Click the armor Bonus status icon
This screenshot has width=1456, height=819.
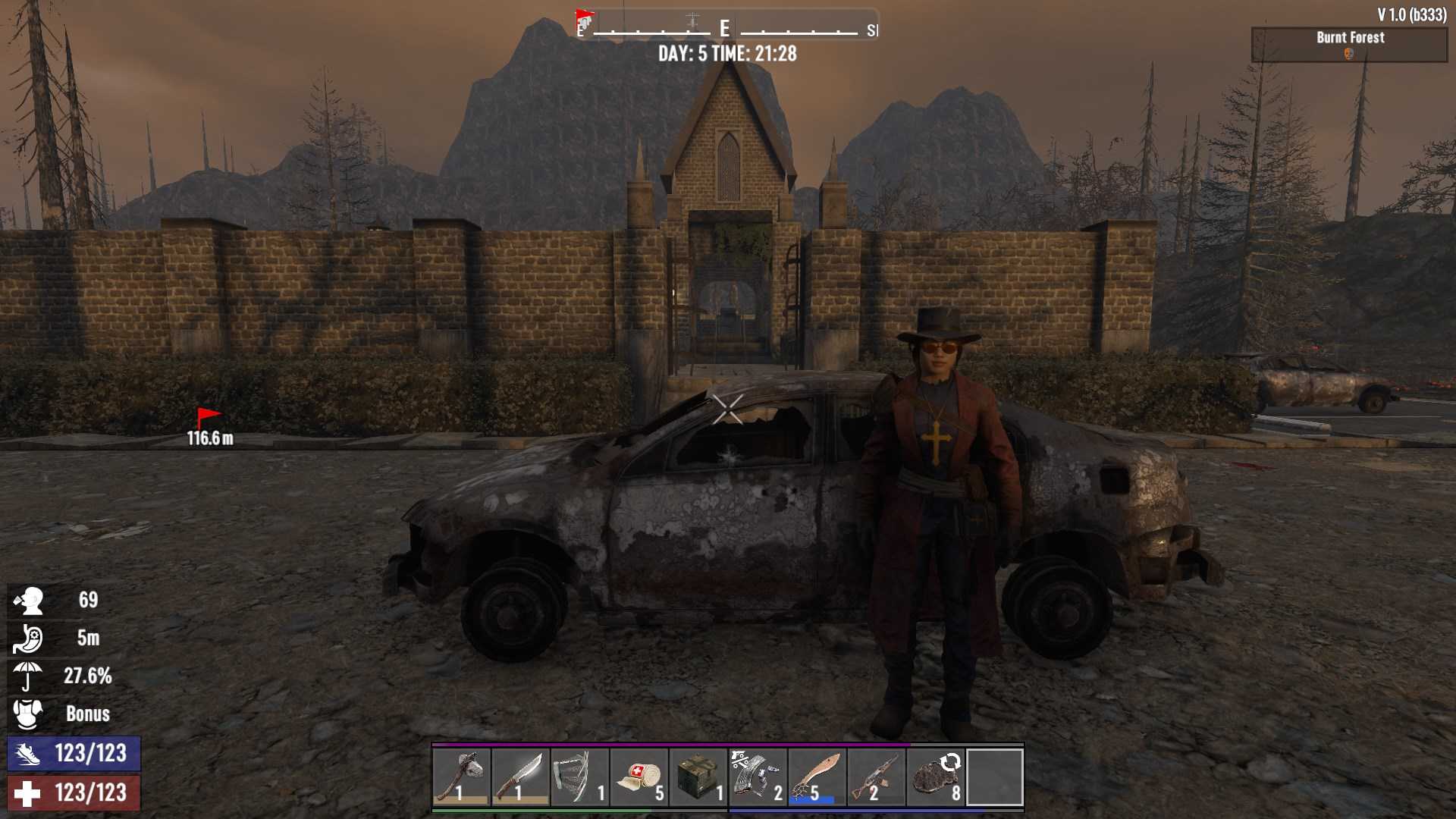[x=27, y=714]
